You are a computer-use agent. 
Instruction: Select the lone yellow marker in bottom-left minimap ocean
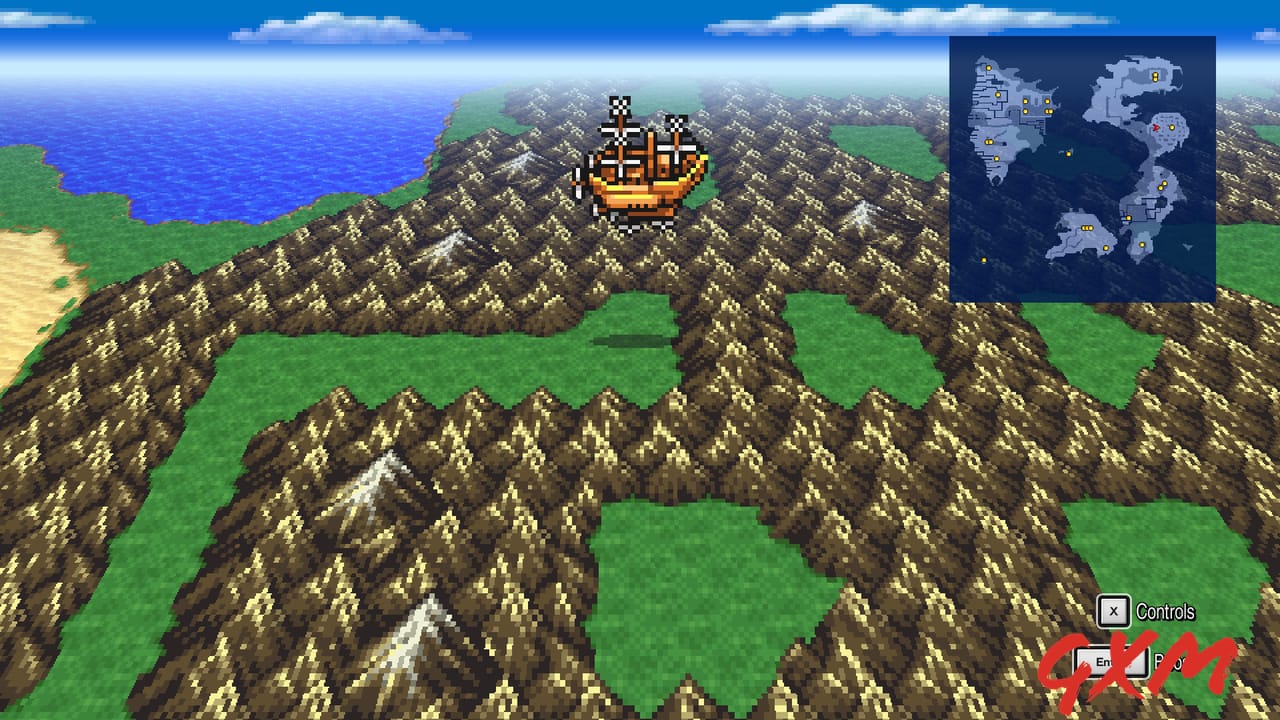(x=983, y=259)
